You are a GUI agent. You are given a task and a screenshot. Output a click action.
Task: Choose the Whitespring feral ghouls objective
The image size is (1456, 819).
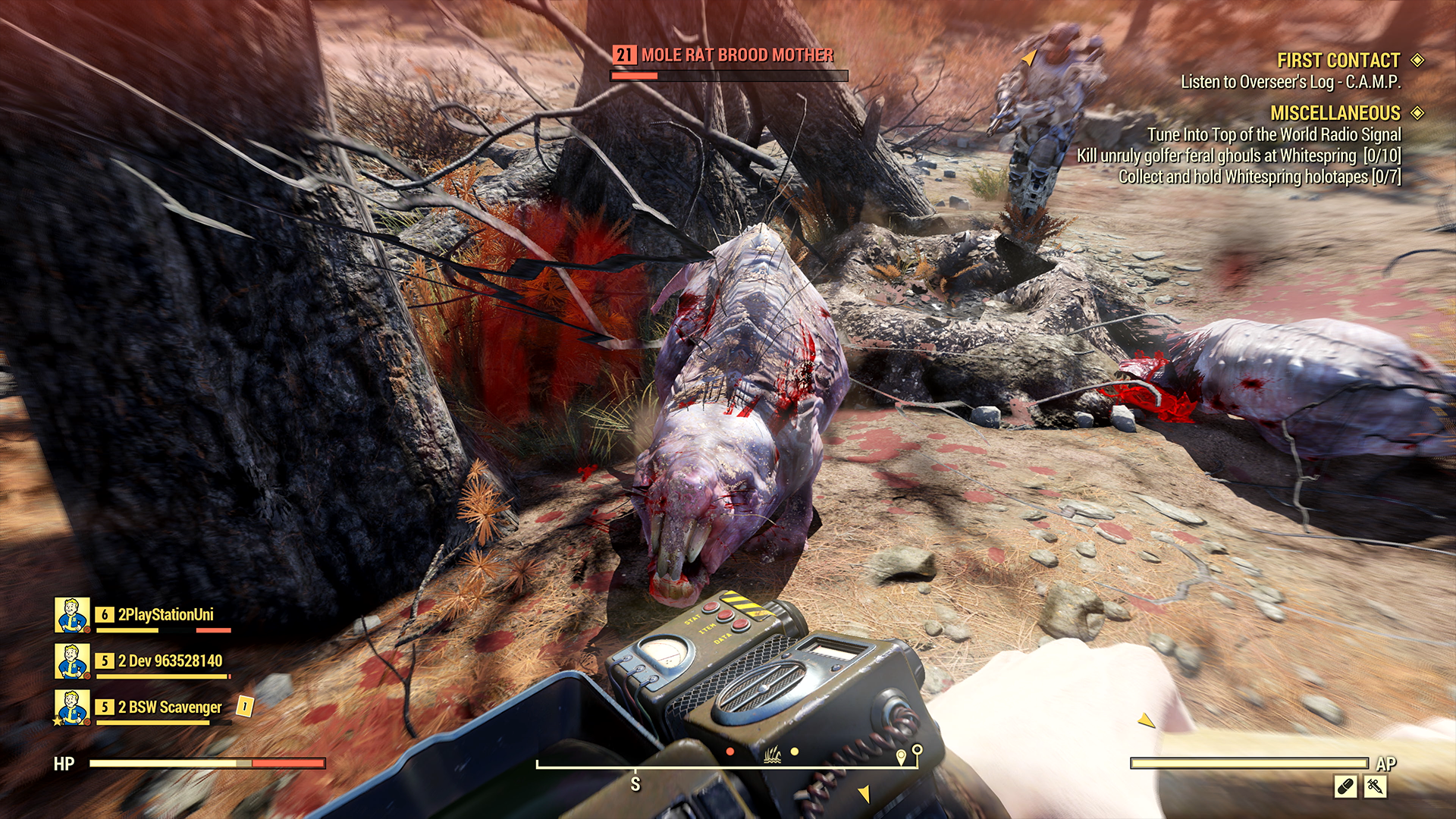[1238, 156]
